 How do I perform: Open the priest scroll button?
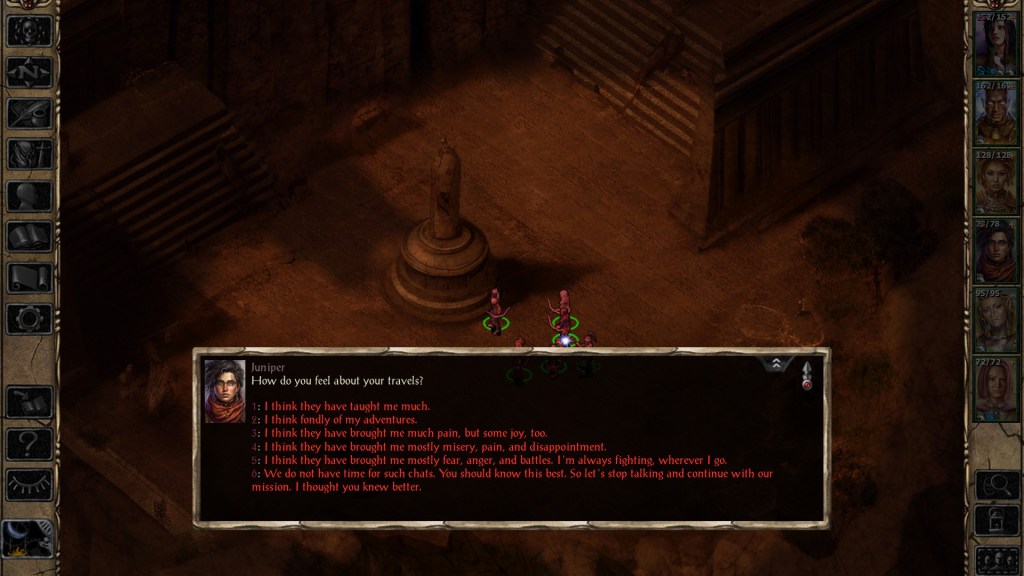click(x=29, y=278)
